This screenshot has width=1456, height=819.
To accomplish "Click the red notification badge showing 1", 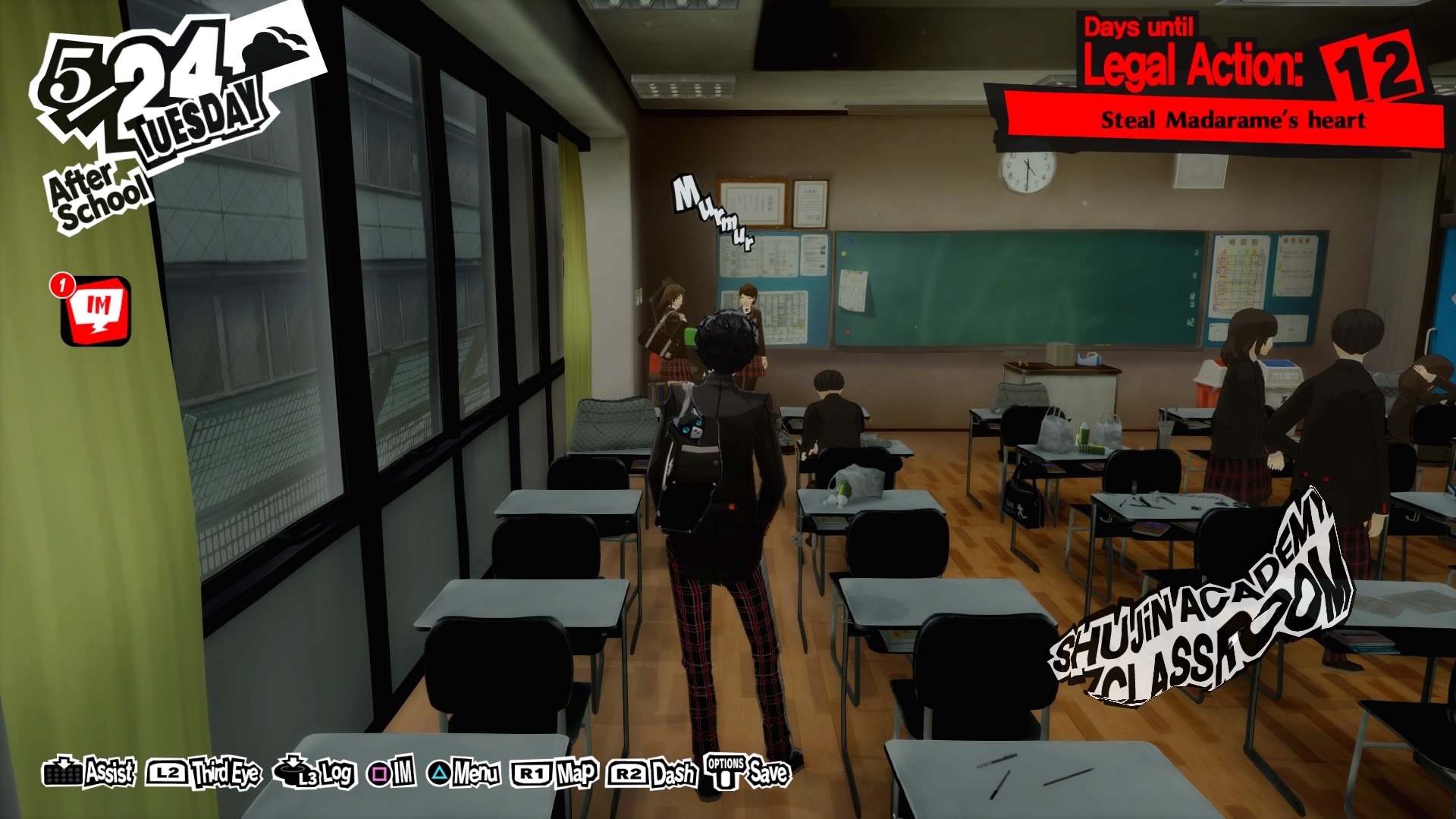I will [63, 287].
